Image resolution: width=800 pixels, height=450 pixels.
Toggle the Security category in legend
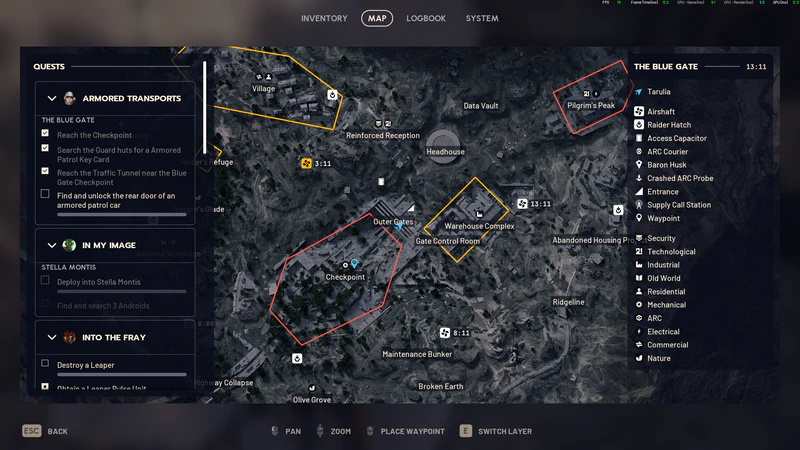point(661,239)
